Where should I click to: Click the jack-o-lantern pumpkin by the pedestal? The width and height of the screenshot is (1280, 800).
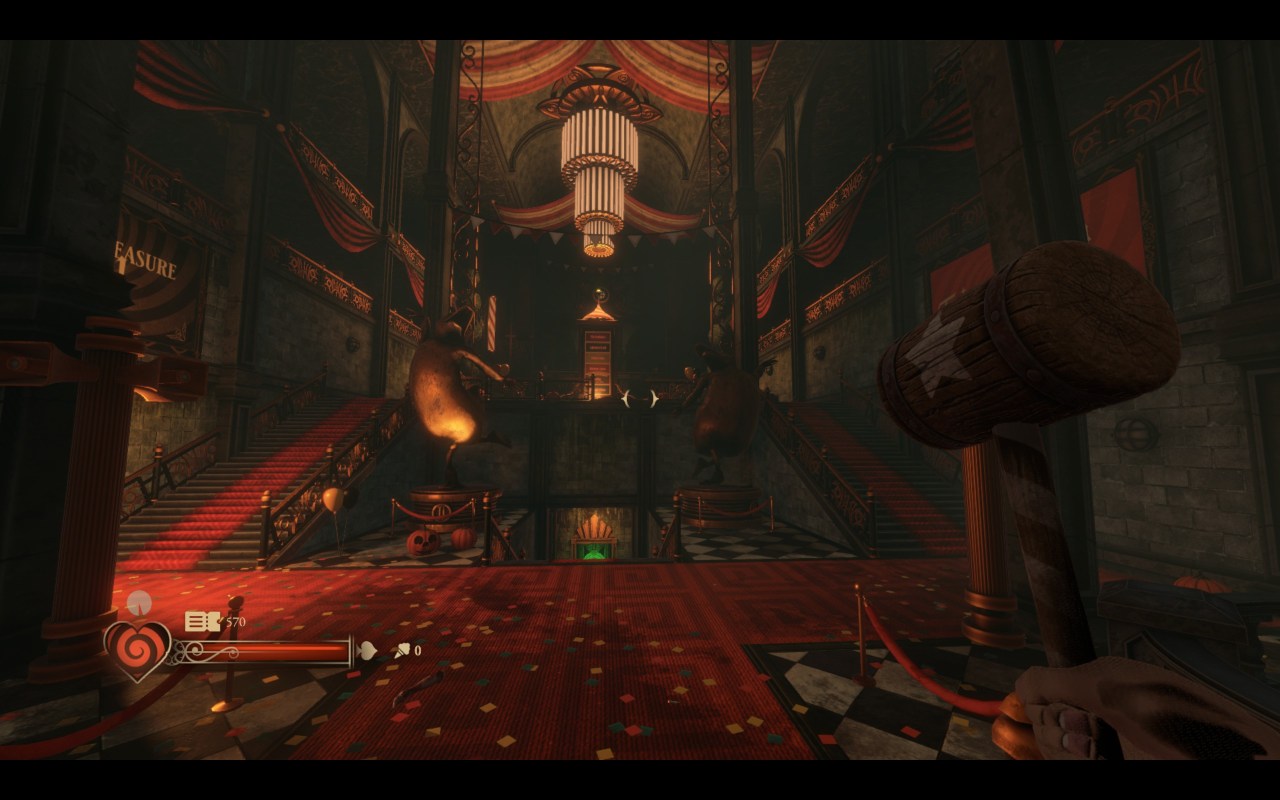coord(425,540)
